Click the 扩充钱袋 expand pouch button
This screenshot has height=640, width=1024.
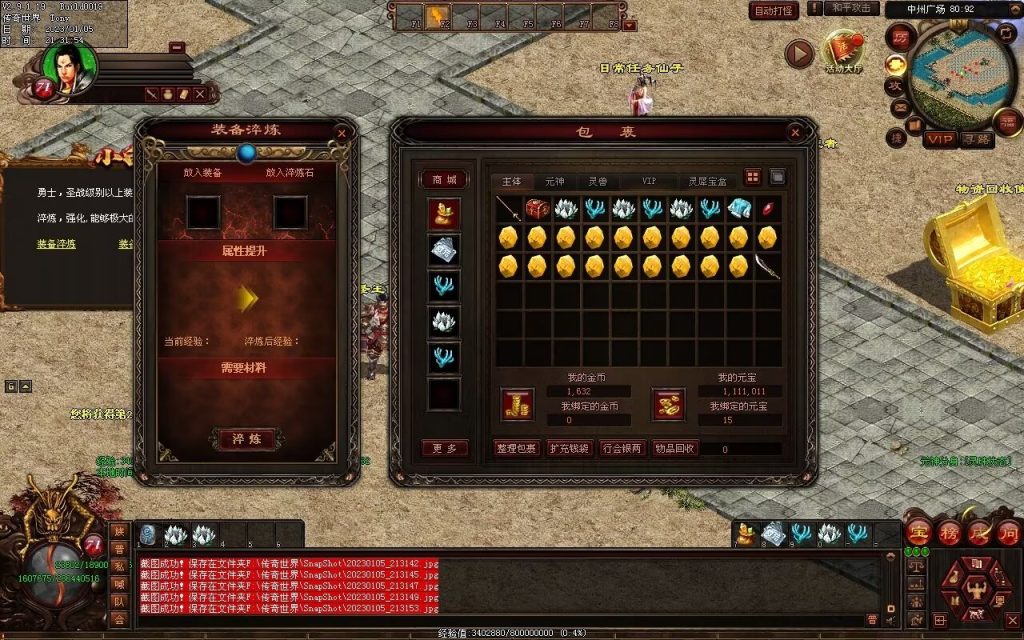click(x=570, y=448)
